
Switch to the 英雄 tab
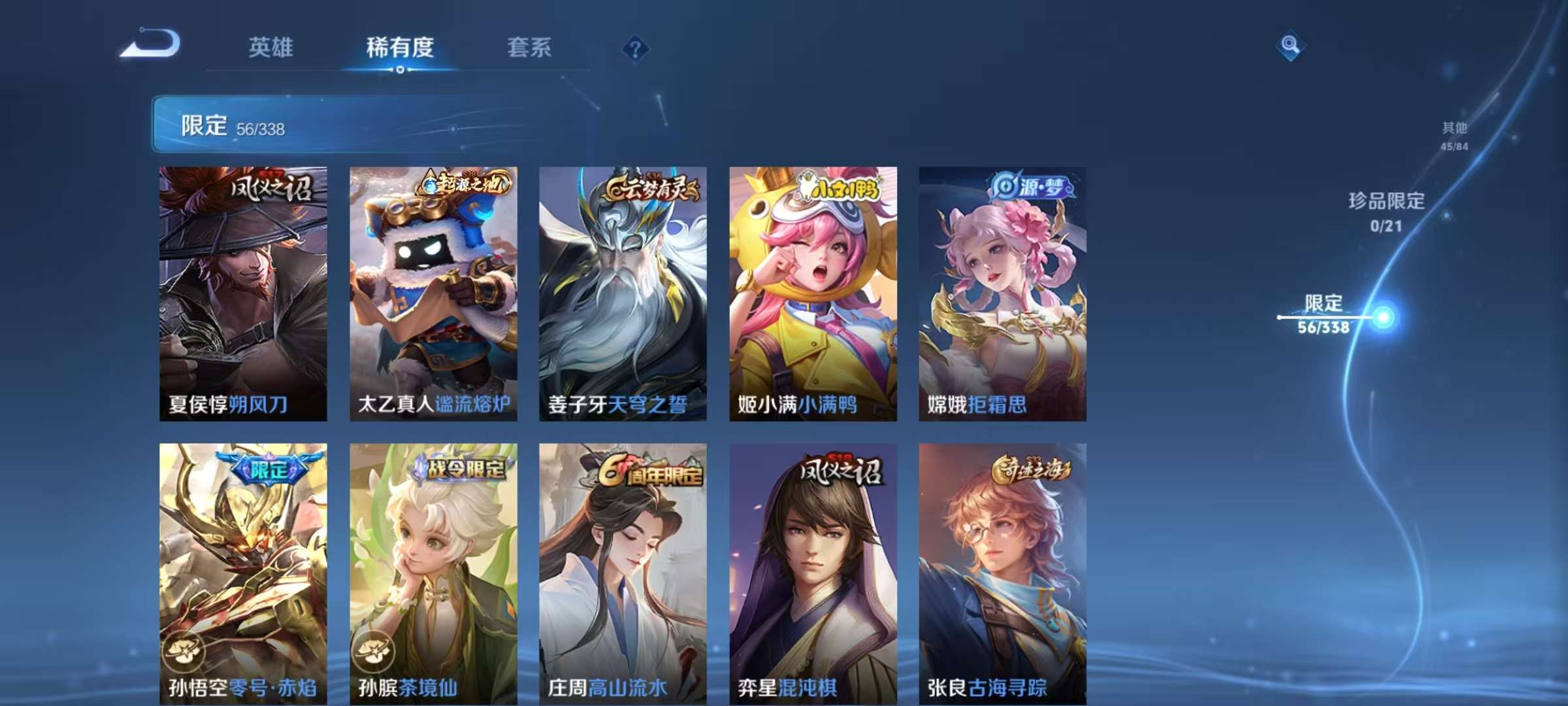272,48
